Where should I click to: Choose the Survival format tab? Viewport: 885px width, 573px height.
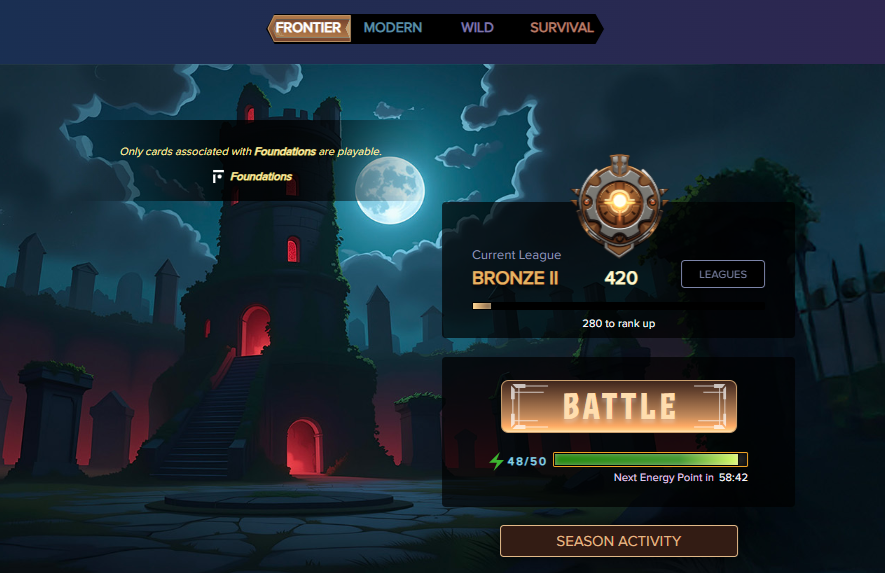(x=561, y=28)
